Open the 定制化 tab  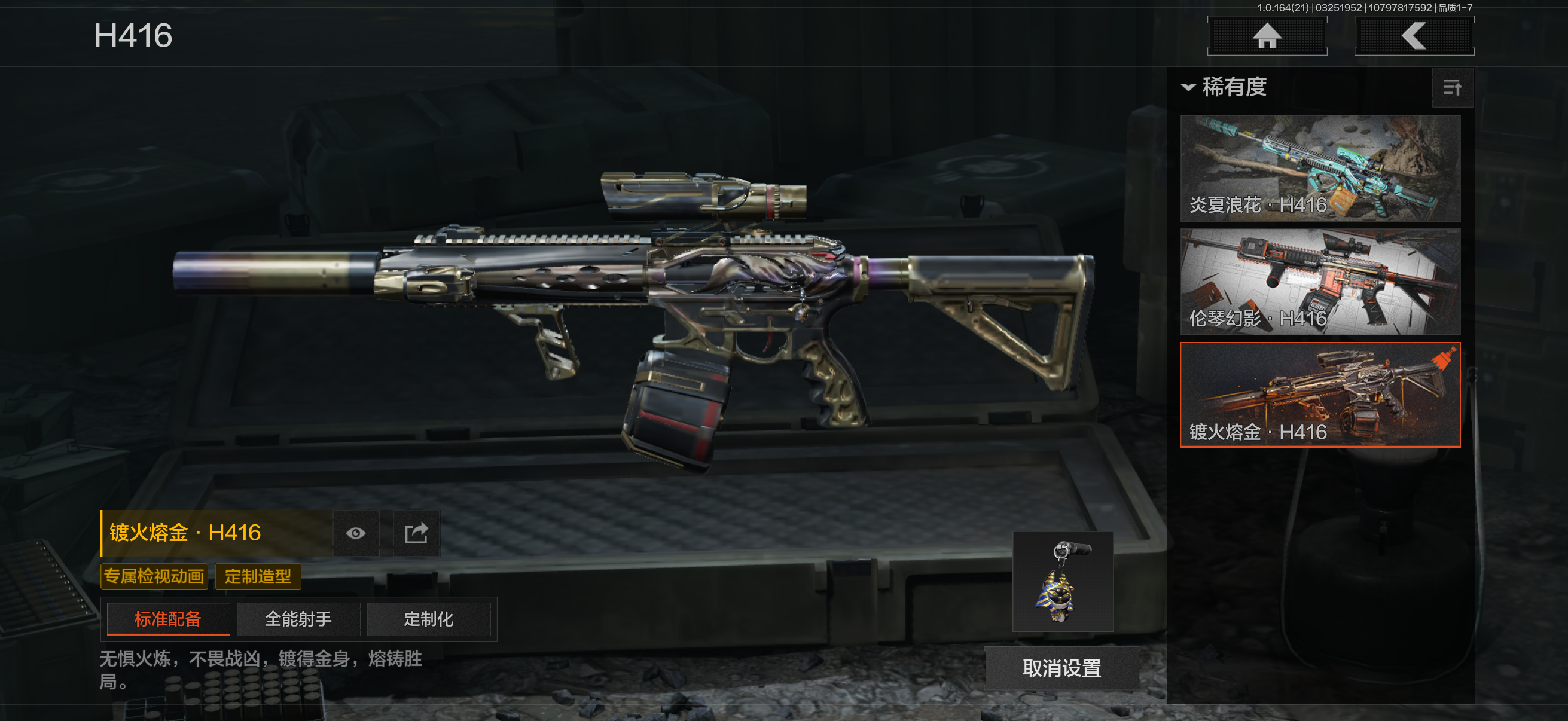pos(429,619)
